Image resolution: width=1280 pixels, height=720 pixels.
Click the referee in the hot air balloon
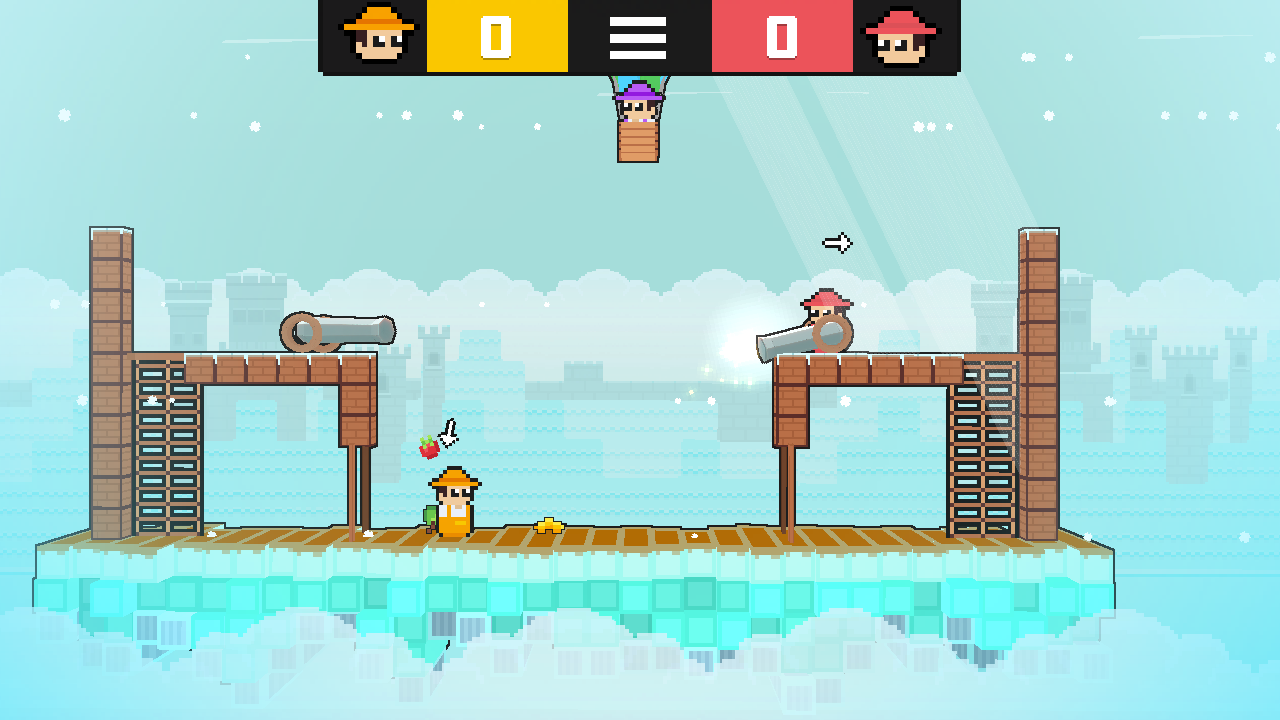[x=636, y=110]
